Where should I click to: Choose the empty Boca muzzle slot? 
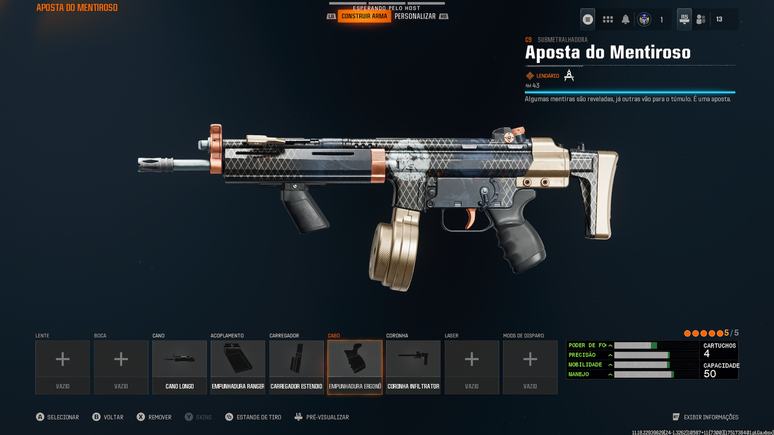(121, 366)
